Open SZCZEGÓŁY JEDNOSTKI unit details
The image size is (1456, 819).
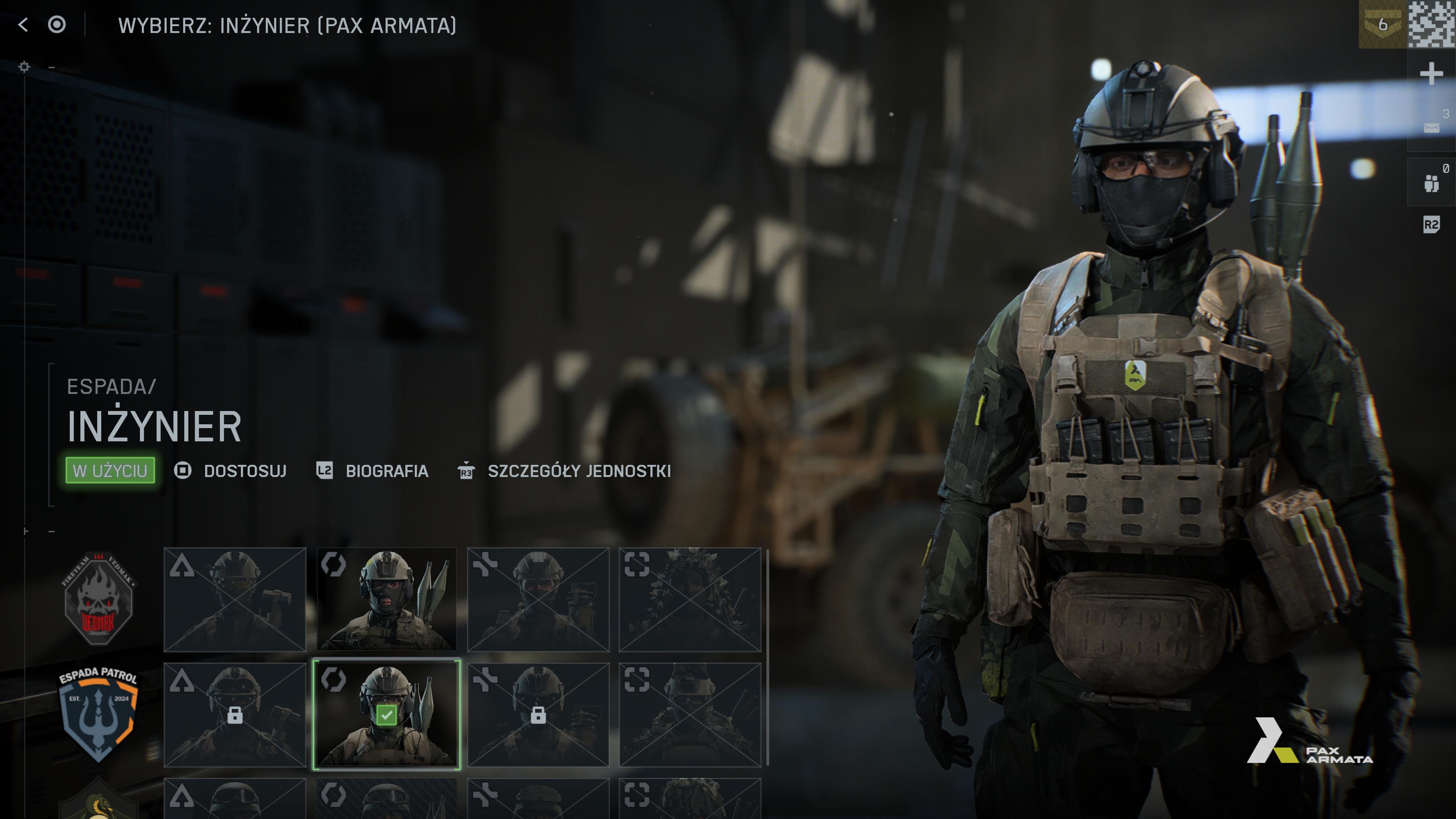point(579,471)
